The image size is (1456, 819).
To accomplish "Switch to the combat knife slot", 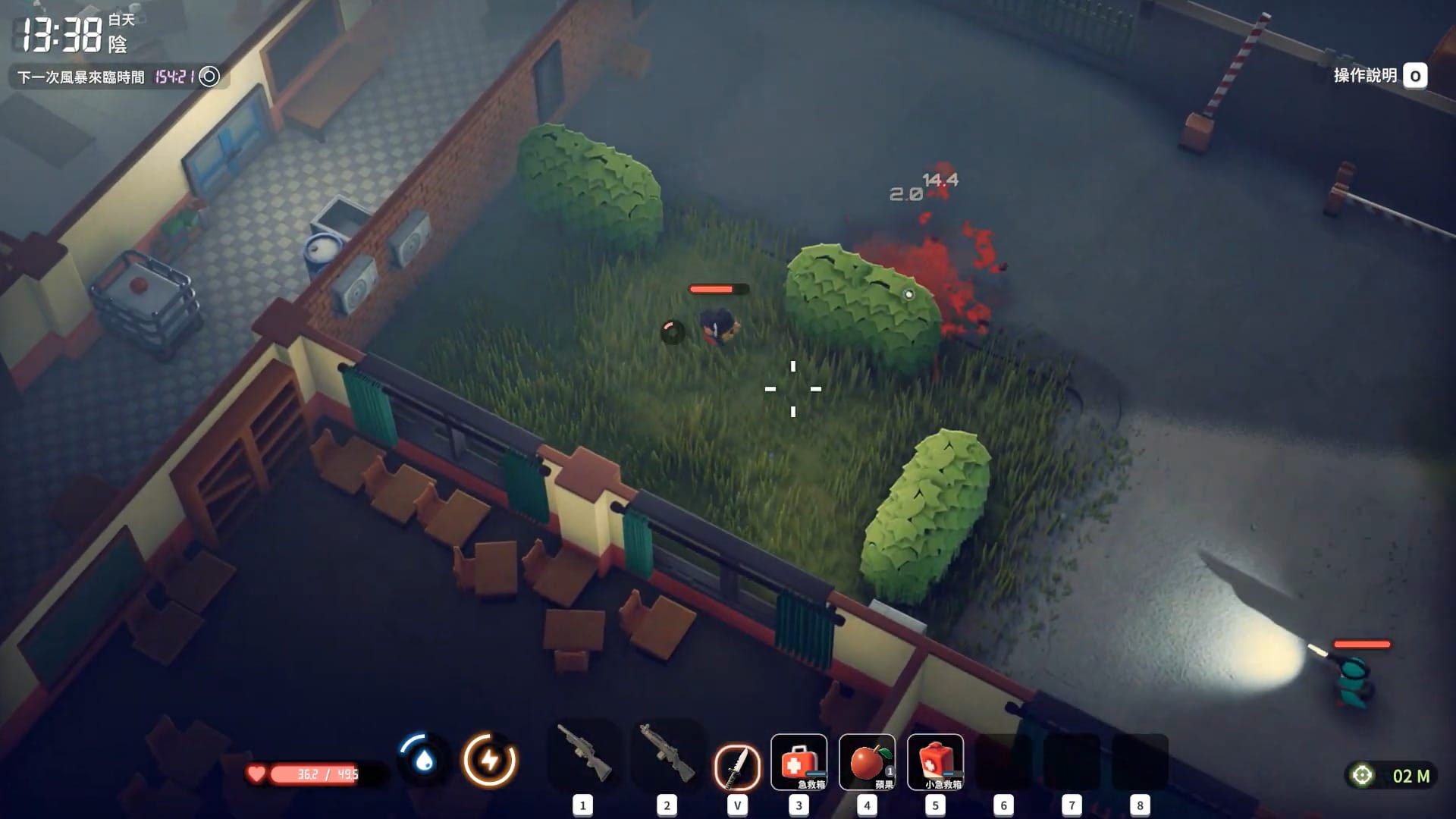I will [x=737, y=766].
